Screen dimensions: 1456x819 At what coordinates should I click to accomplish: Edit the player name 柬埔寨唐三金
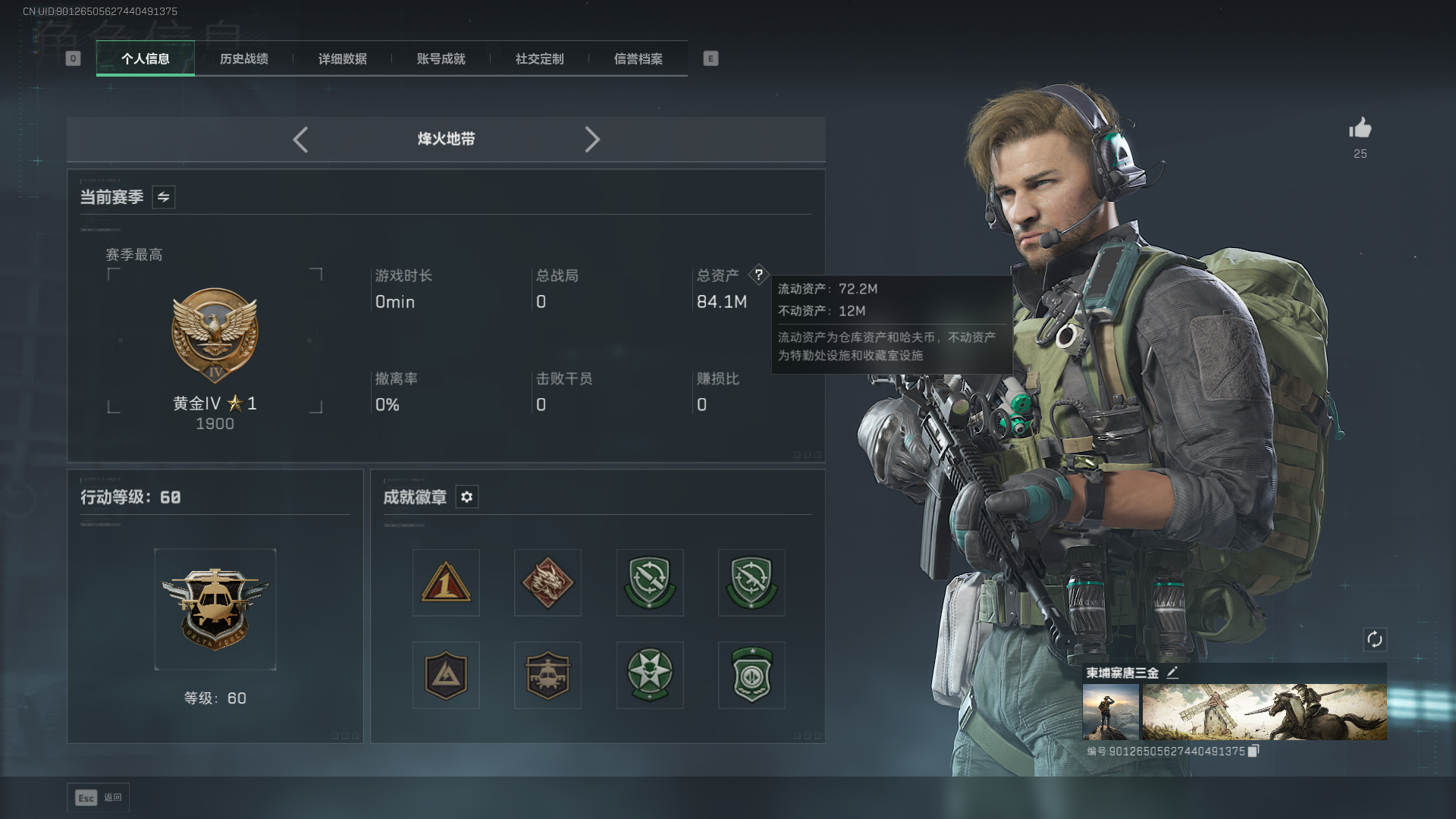coord(1172,673)
